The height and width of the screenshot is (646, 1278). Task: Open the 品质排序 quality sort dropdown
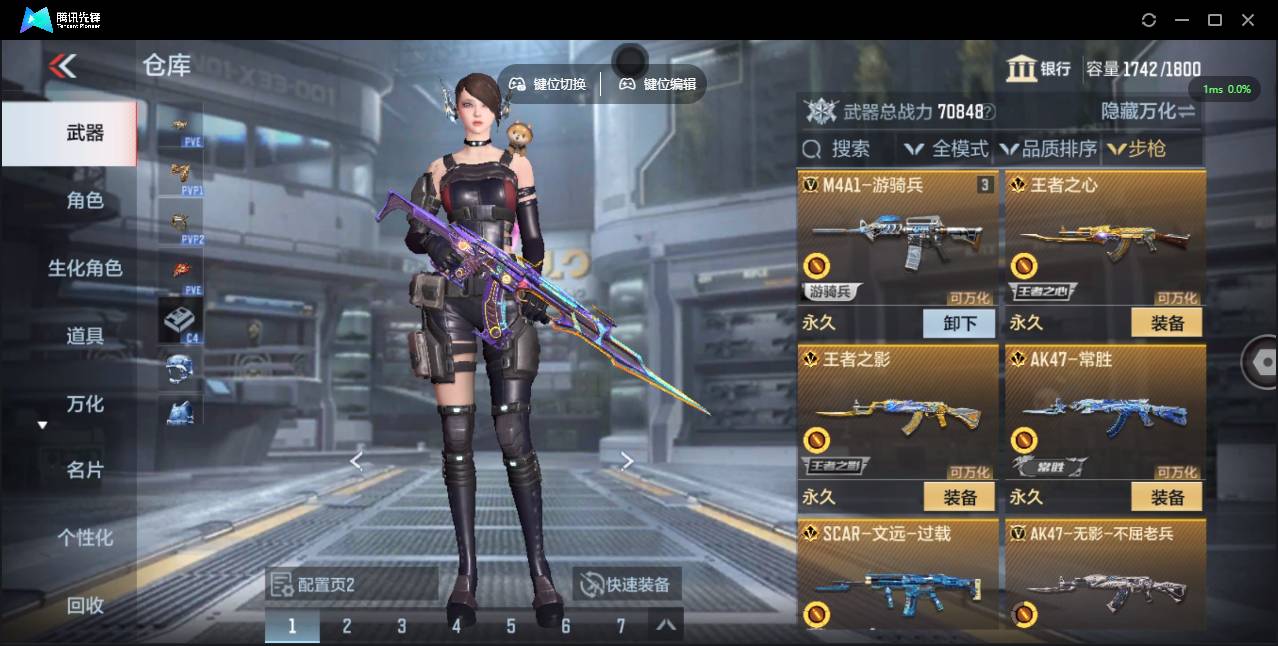pyautogui.click(x=1048, y=149)
